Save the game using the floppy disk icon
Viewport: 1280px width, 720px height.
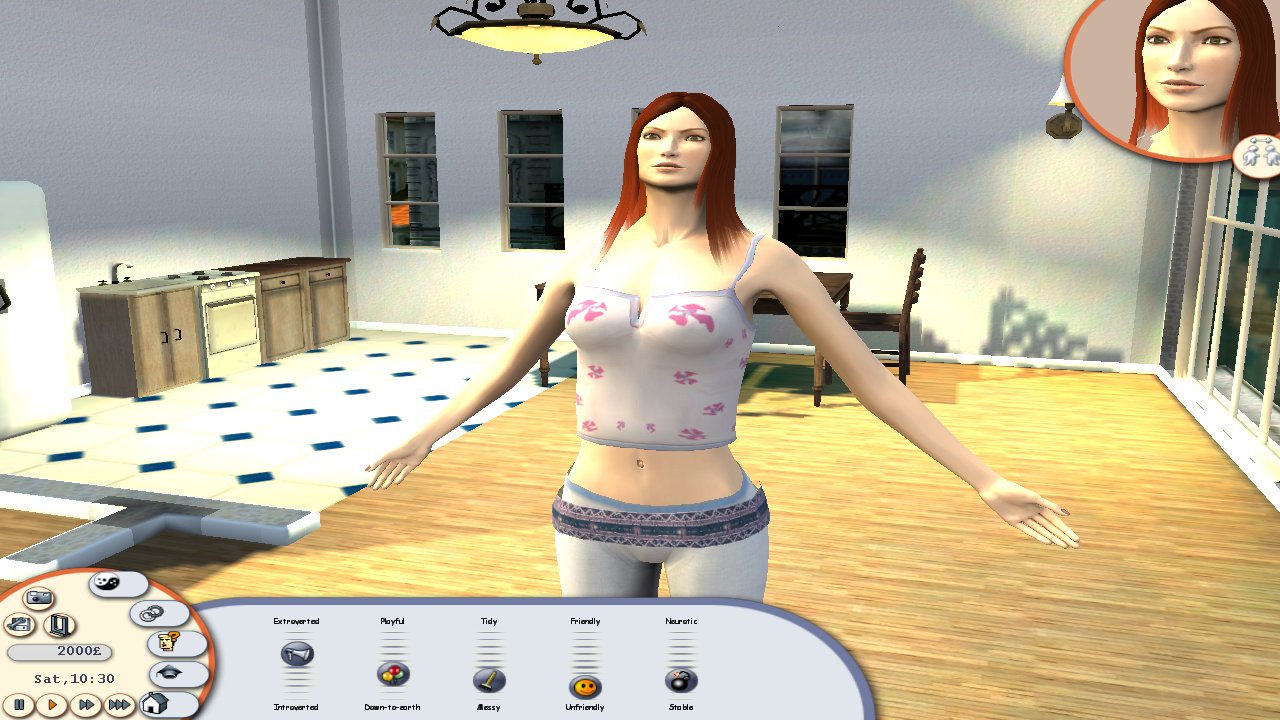18,623
